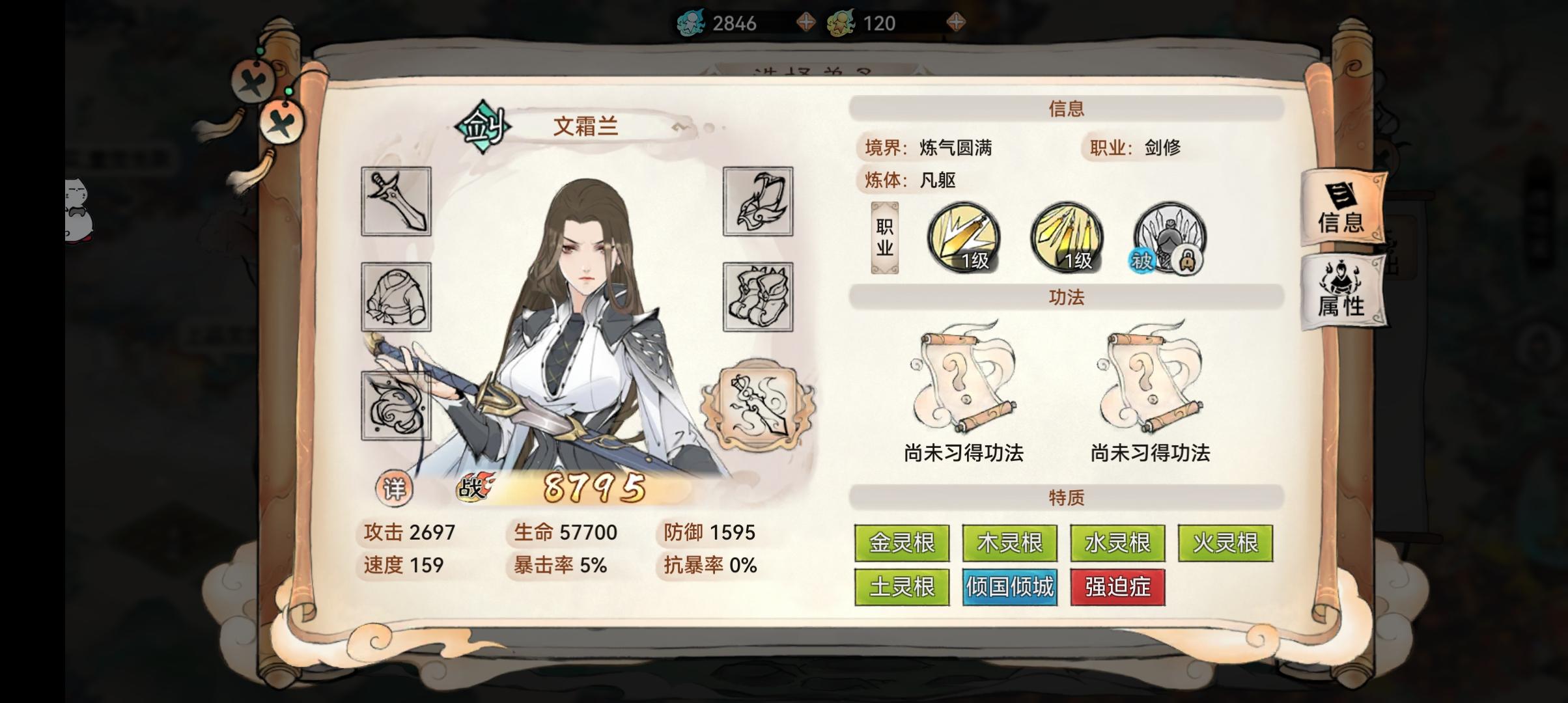The width and height of the screenshot is (1568, 703).
Task: Select the 金灵根 trait tag
Action: pyautogui.click(x=903, y=542)
